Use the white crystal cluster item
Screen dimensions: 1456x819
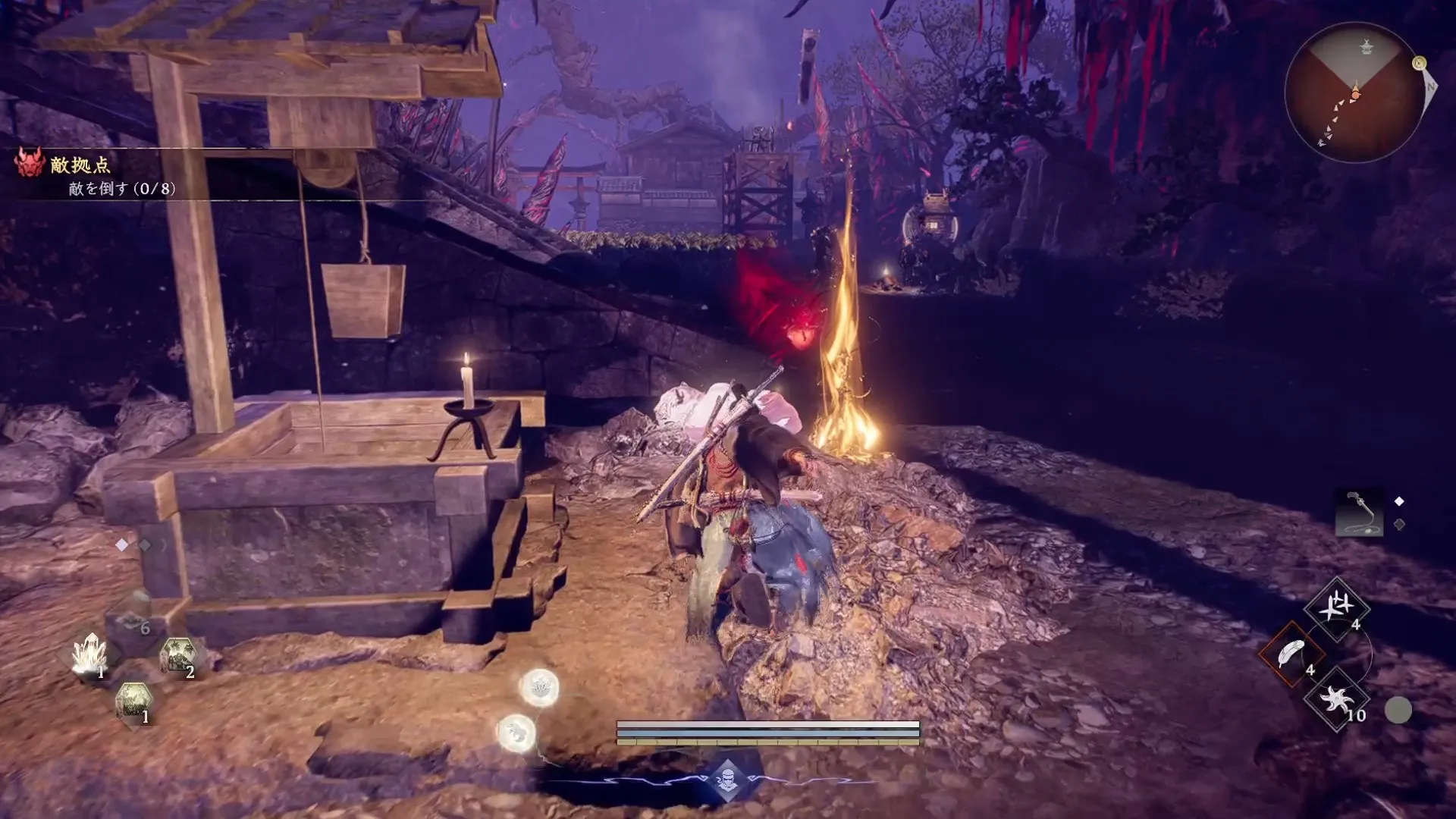pos(90,654)
